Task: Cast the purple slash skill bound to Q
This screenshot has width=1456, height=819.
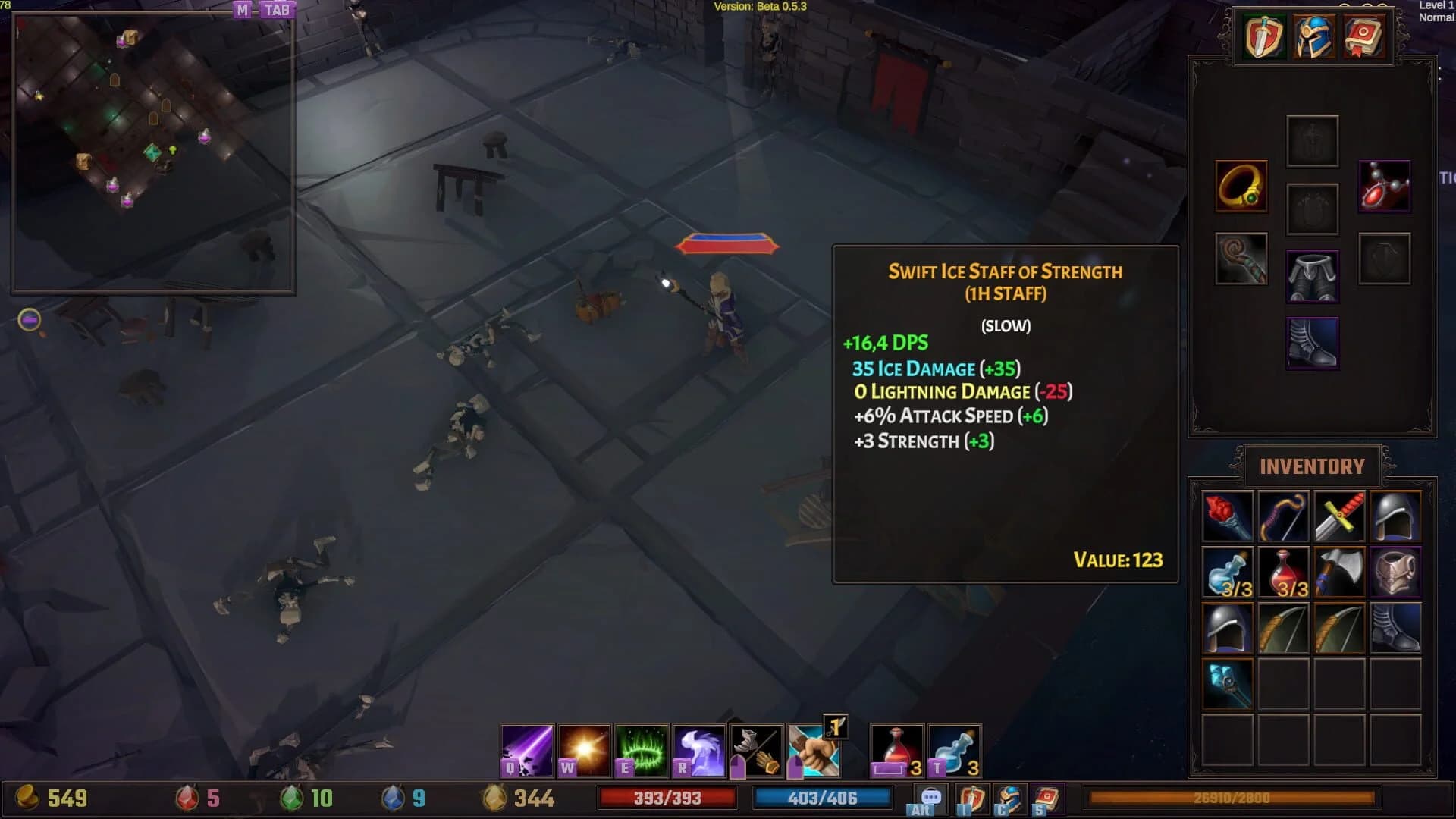Action: pyautogui.click(x=529, y=749)
